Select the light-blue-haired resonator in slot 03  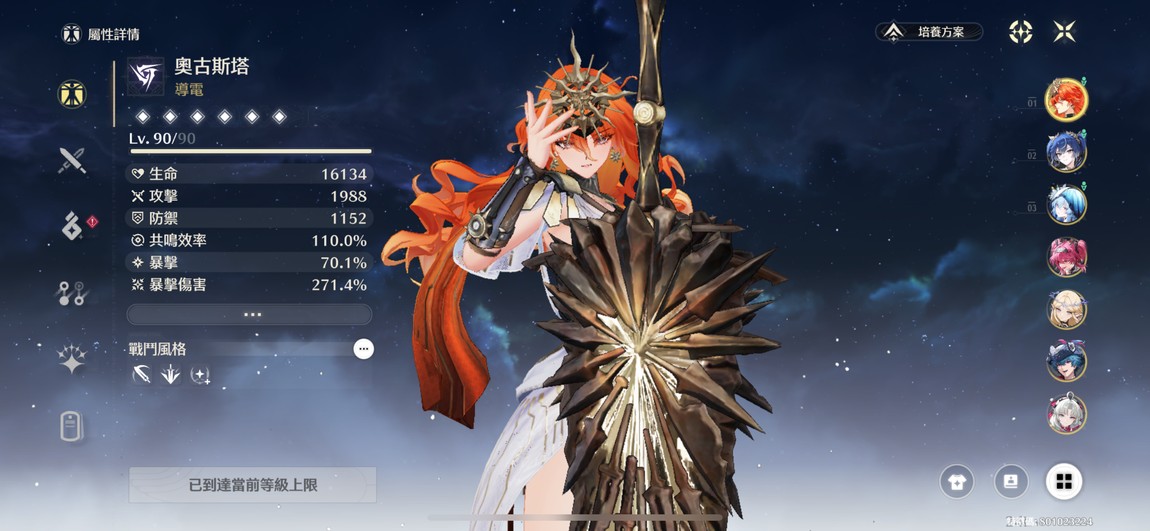(x=1066, y=205)
